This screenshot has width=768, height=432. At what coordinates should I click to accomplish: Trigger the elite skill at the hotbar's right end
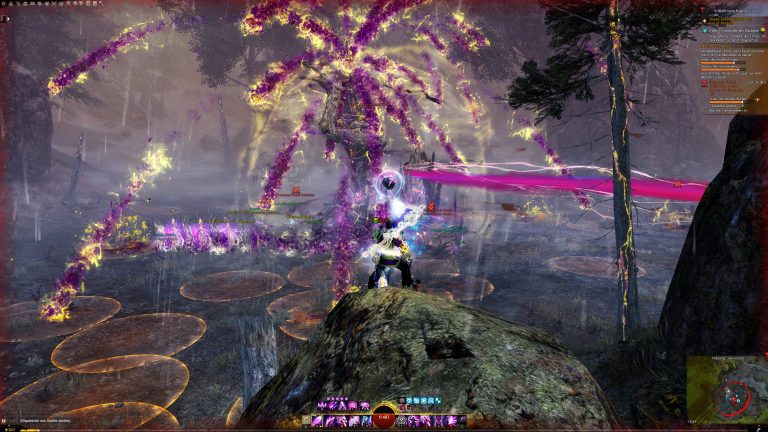[x=461, y=421]
